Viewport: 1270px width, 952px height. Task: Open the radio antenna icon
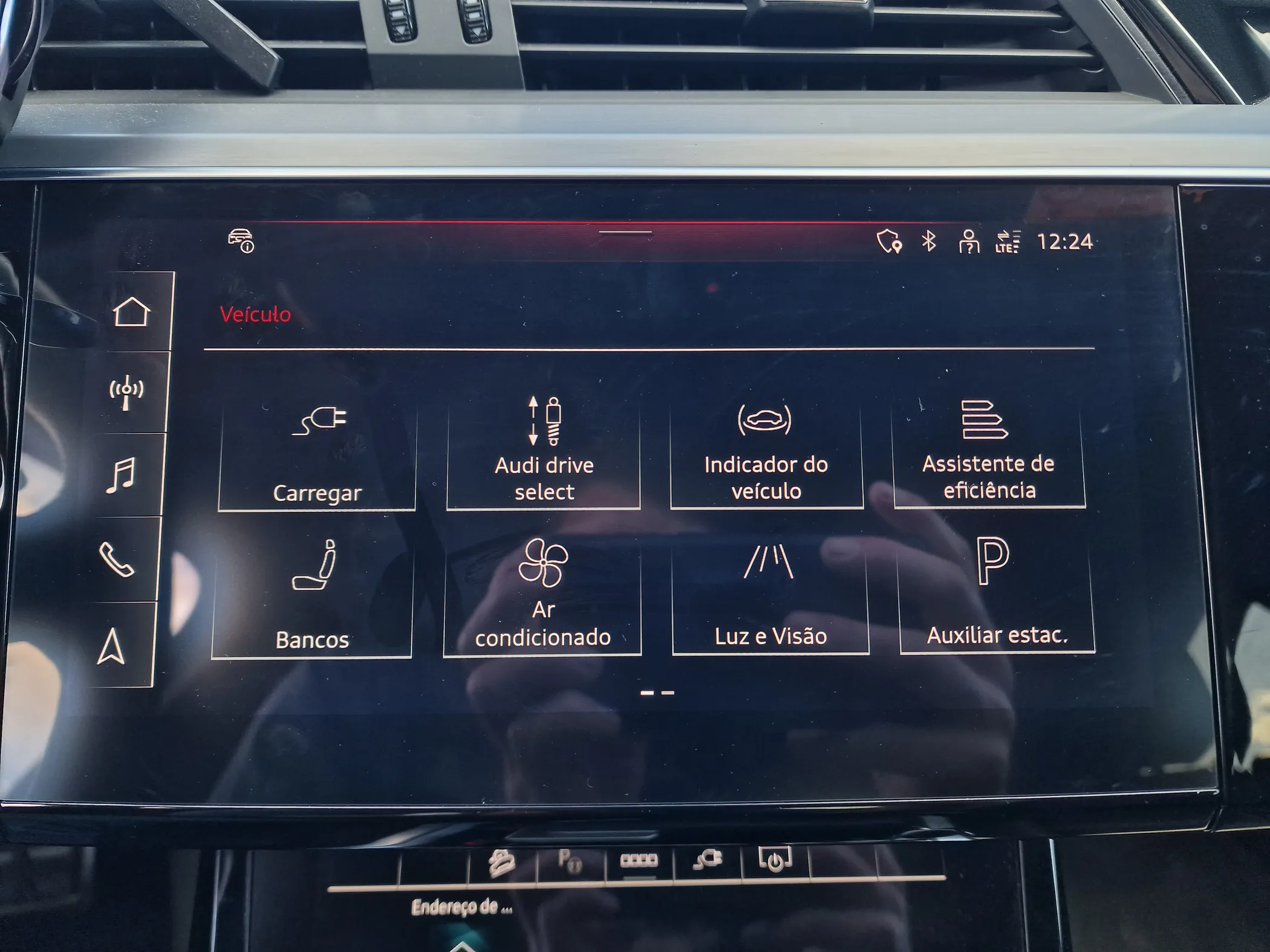point(126,393)
